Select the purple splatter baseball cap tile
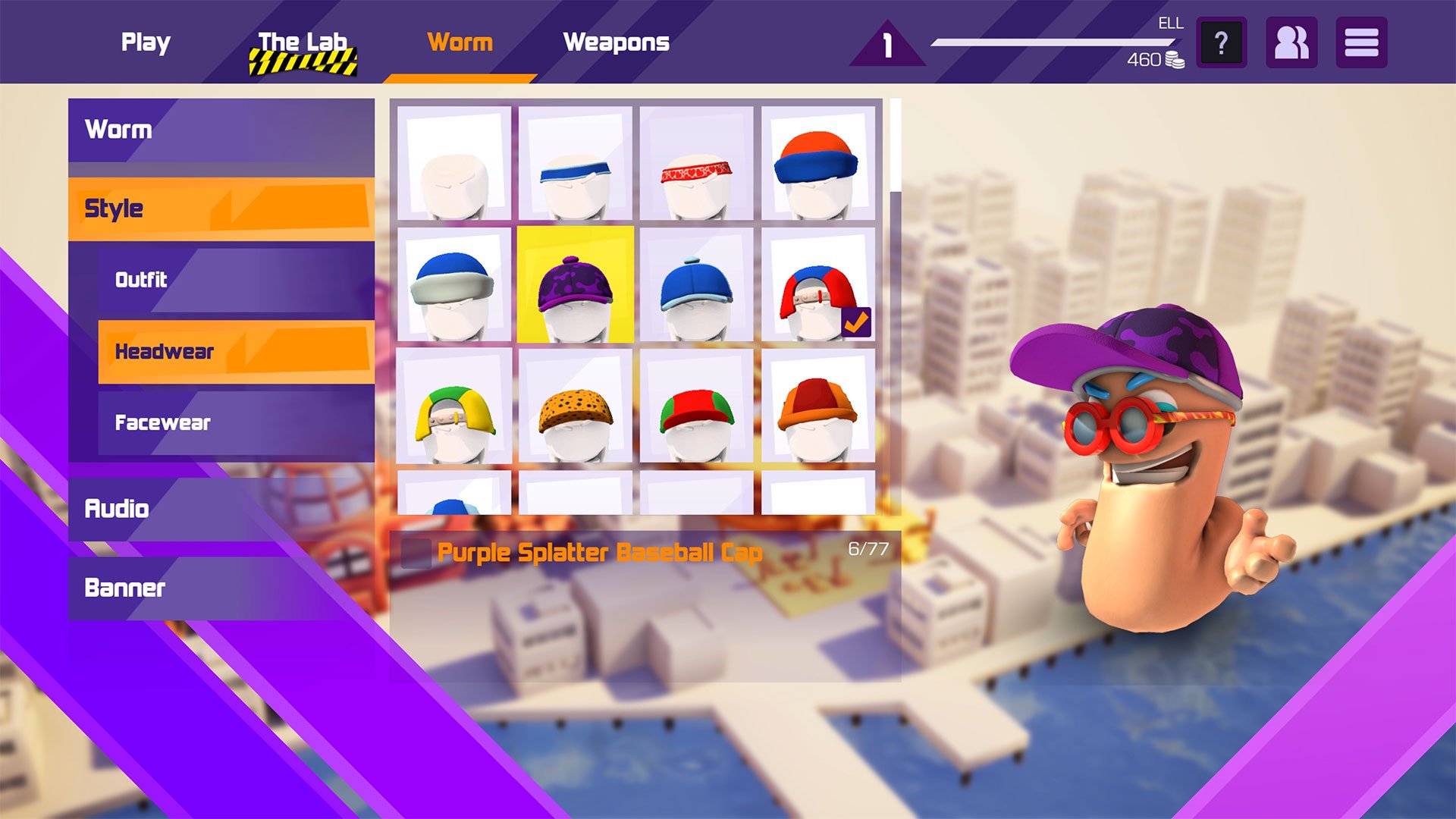This screenshot has height=819, width=1456. coord(575,285)
